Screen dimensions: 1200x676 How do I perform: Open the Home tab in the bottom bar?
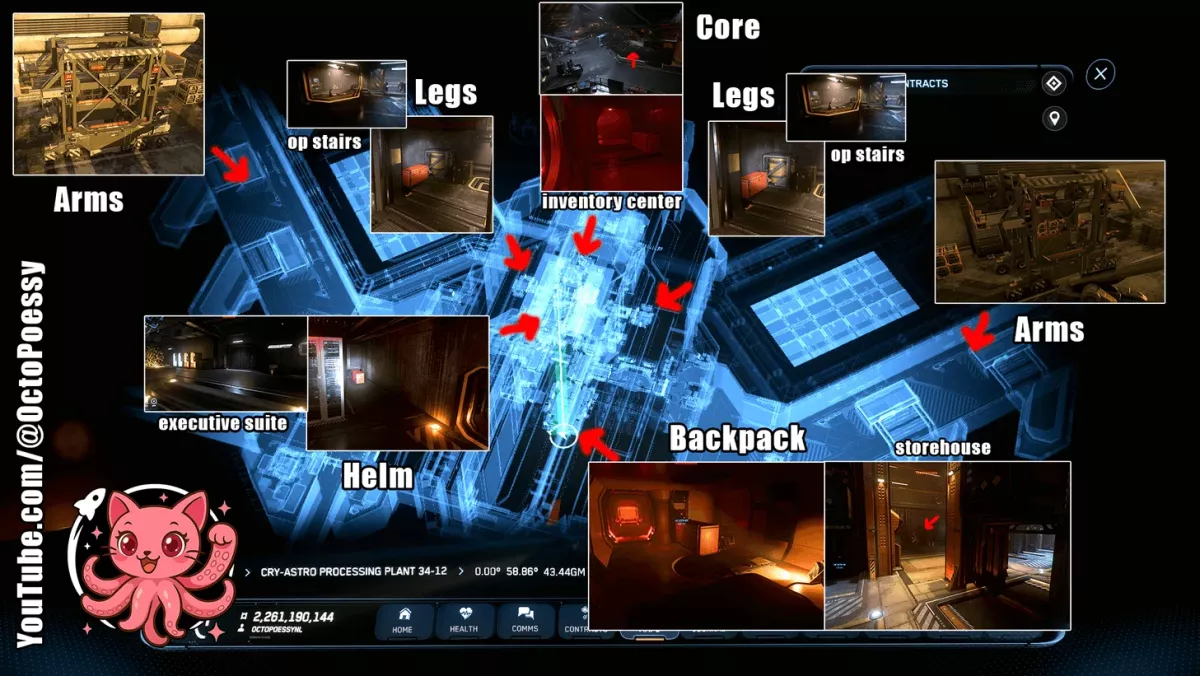coord(403,620)
